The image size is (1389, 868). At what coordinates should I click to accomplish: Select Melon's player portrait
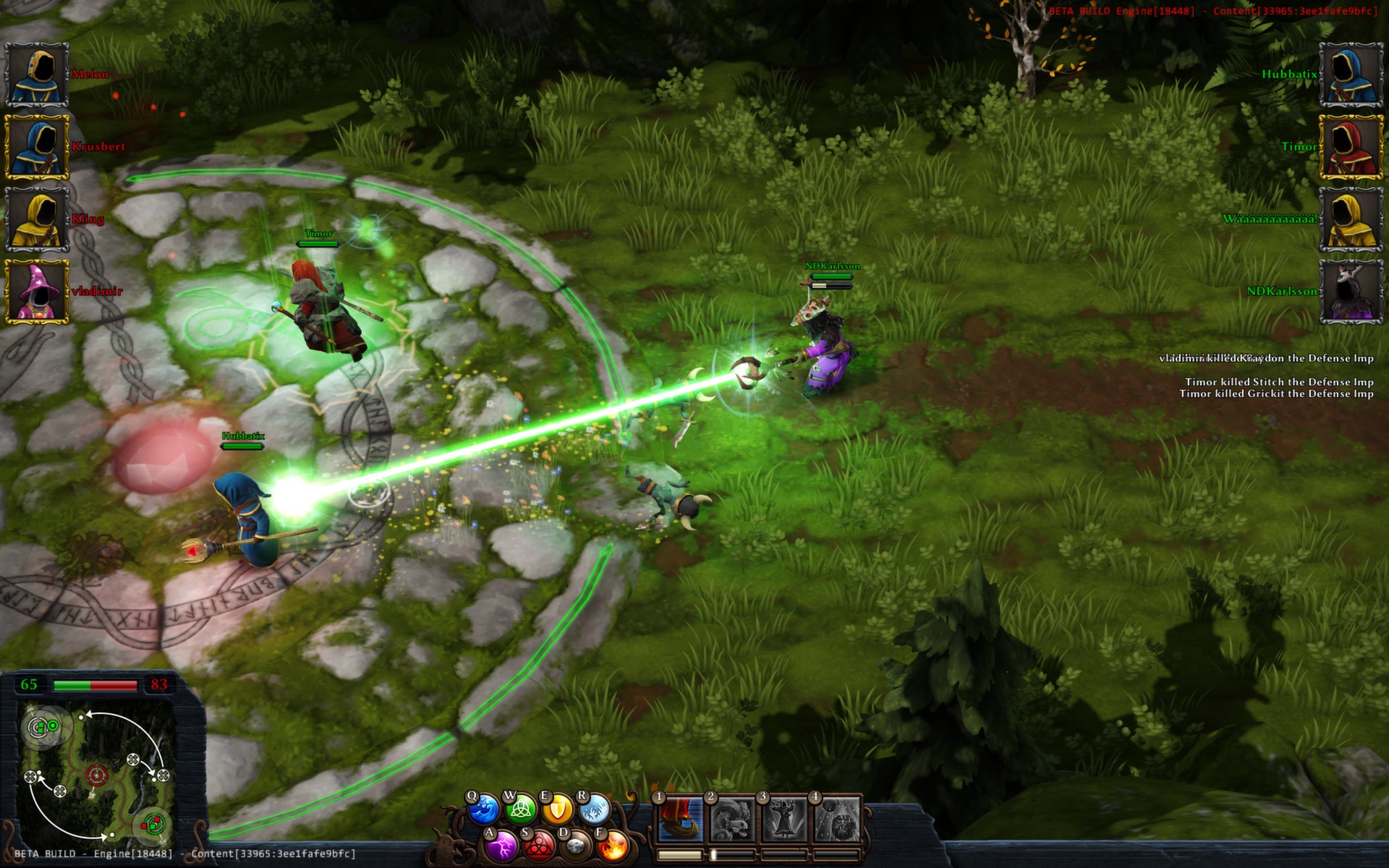coord(36,75)
